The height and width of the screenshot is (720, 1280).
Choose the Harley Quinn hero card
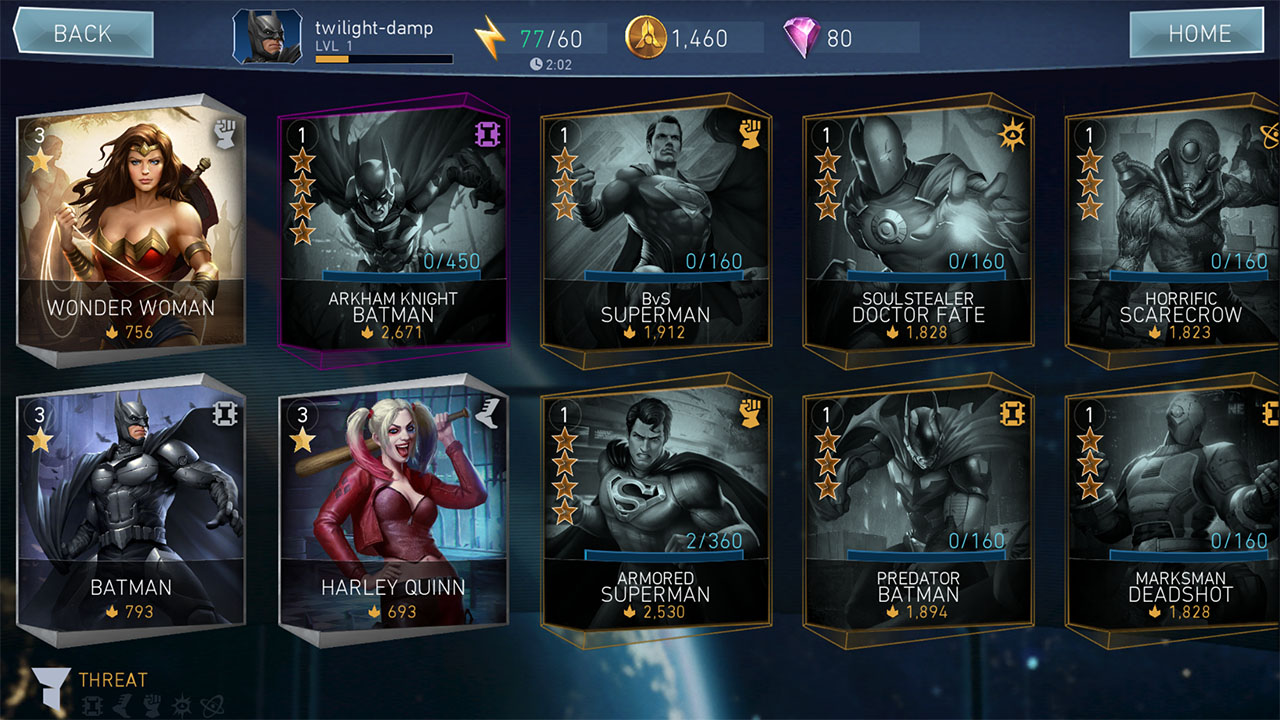point(393,508)
